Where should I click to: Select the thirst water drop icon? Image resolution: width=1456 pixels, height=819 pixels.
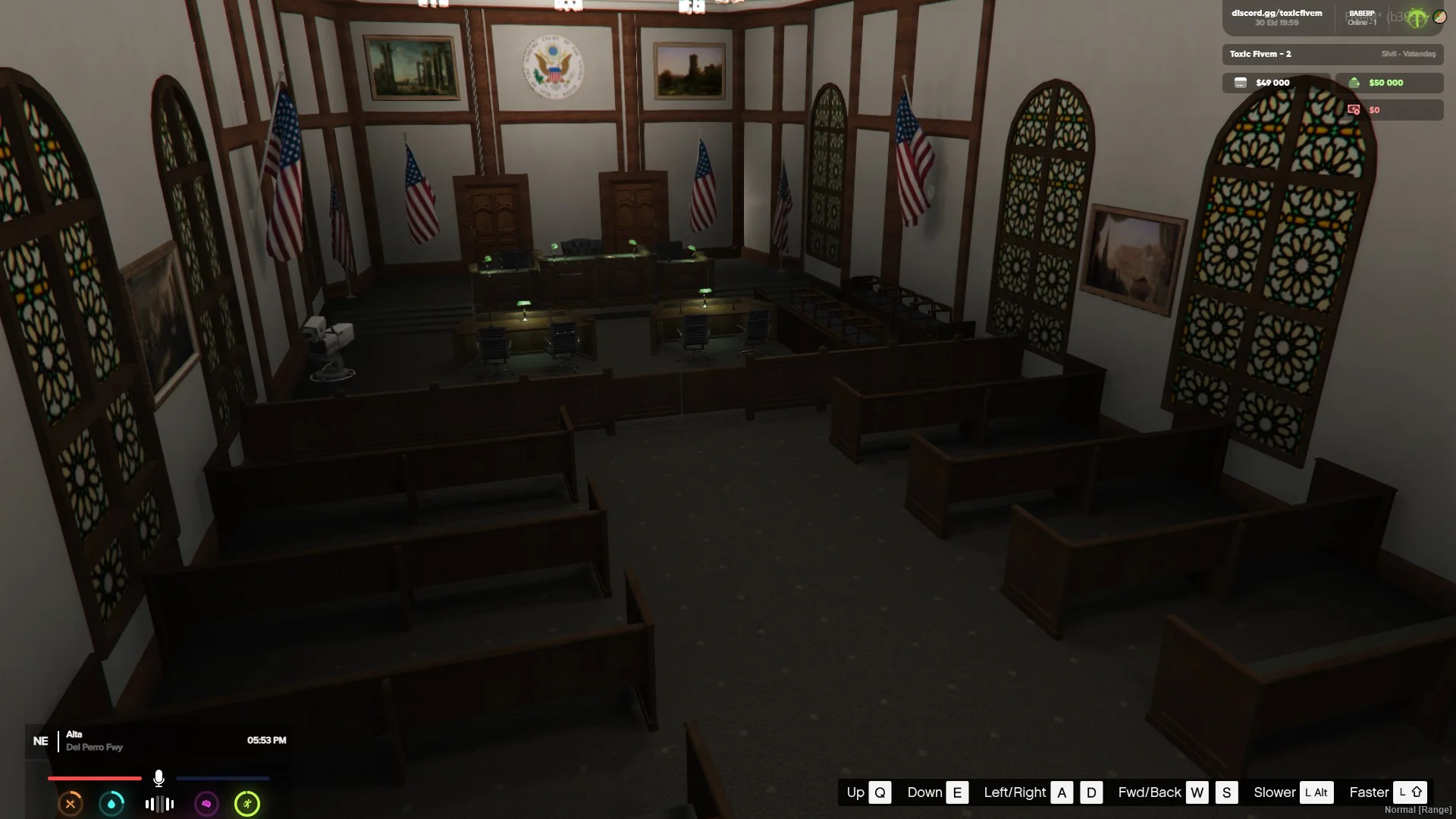111,804
